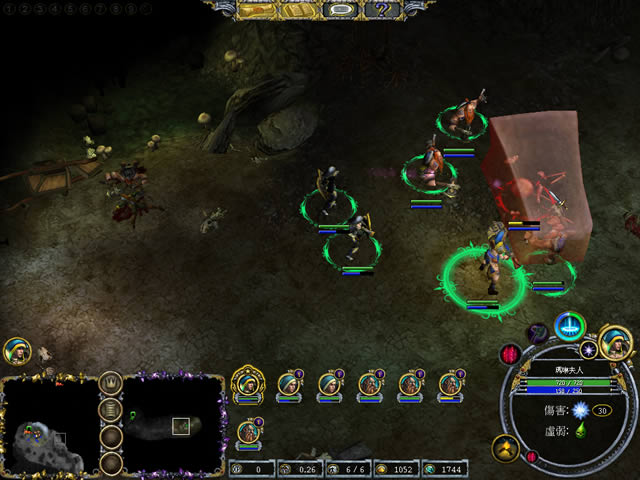Viewport: 640px width, 480px height.
Task: Click the small red gem below the panel
Action: (x=531, y=457)
